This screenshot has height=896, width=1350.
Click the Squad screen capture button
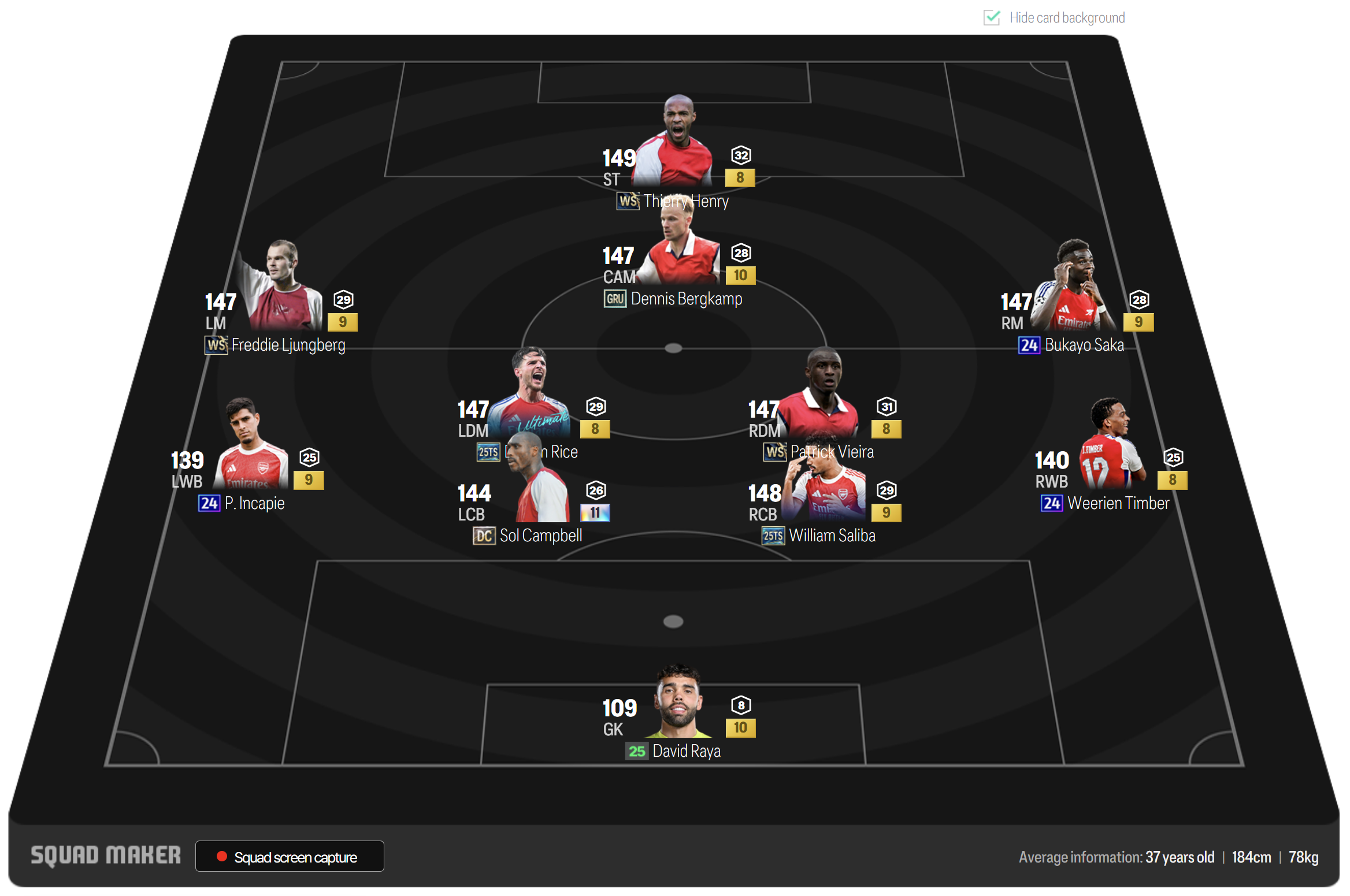point(290,856)
